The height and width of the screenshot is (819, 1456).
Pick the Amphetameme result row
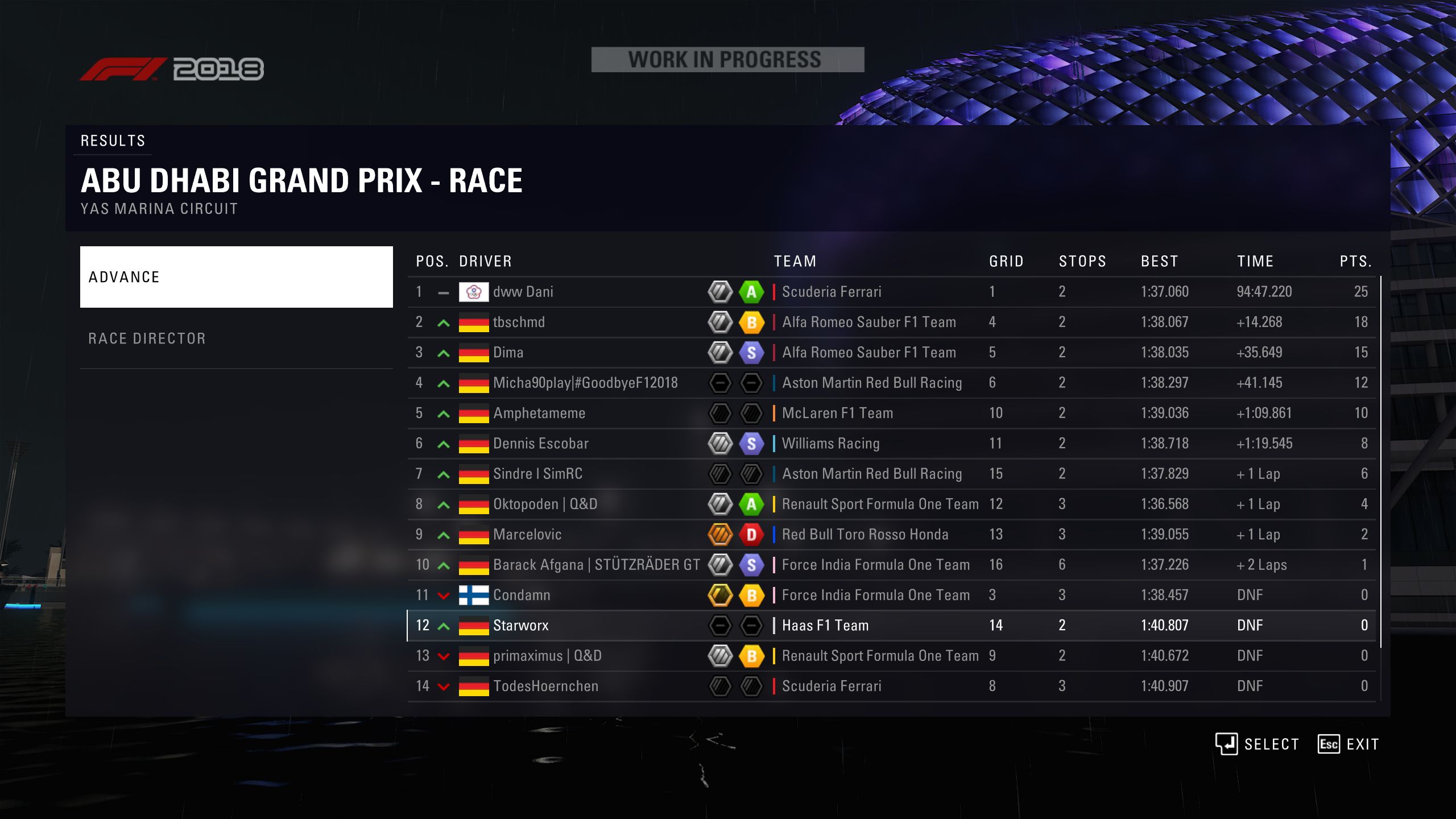[891, 413]
